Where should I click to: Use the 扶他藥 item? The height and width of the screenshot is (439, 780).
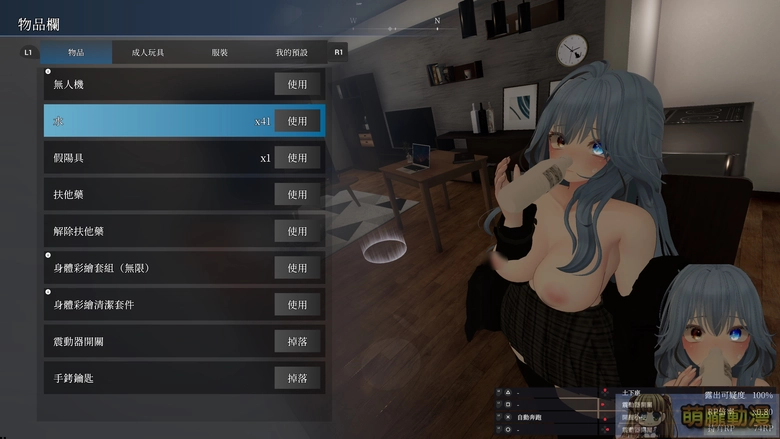pos(297,194)
